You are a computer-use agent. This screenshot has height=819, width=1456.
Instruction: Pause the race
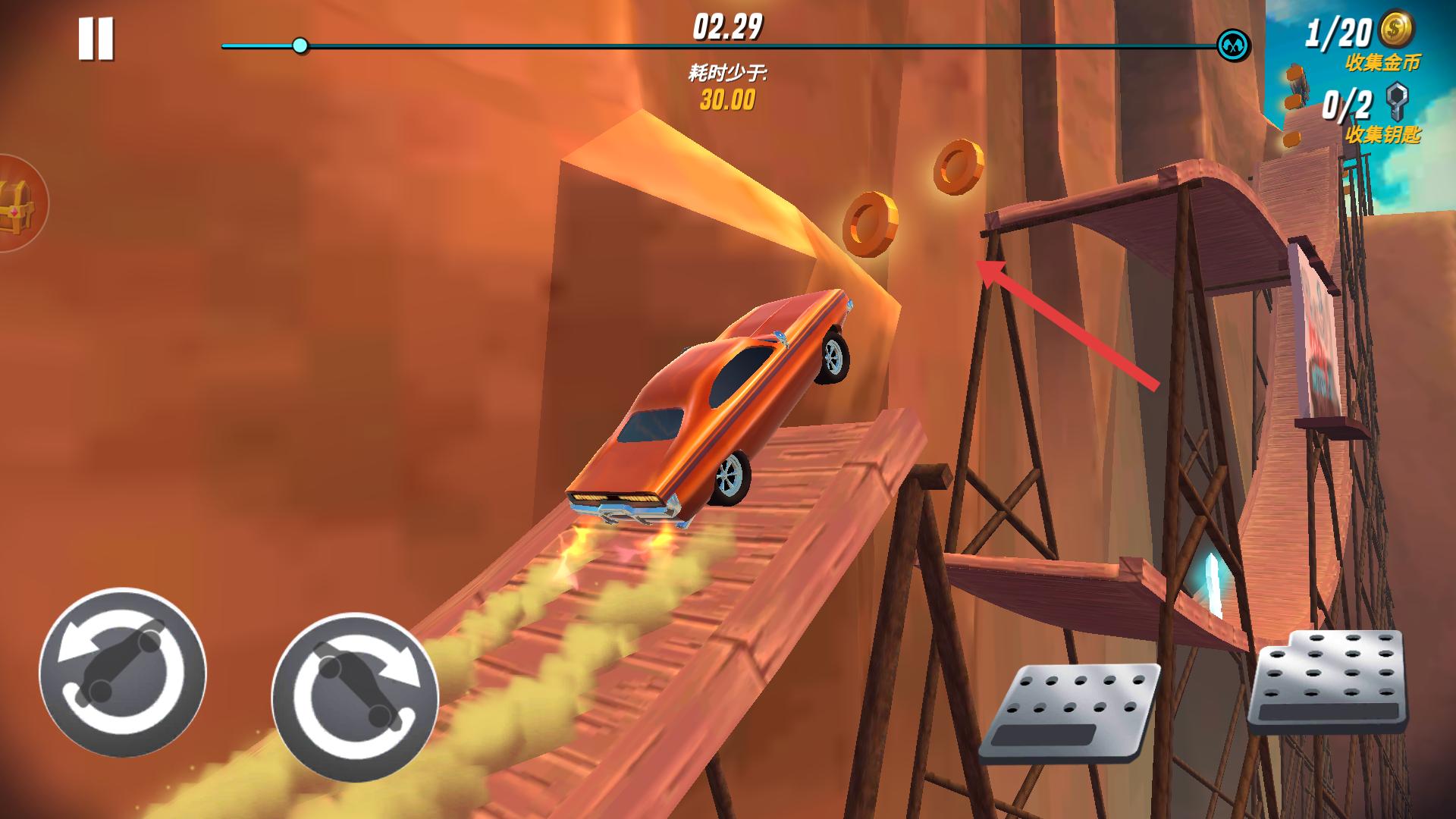pos(96,39)
